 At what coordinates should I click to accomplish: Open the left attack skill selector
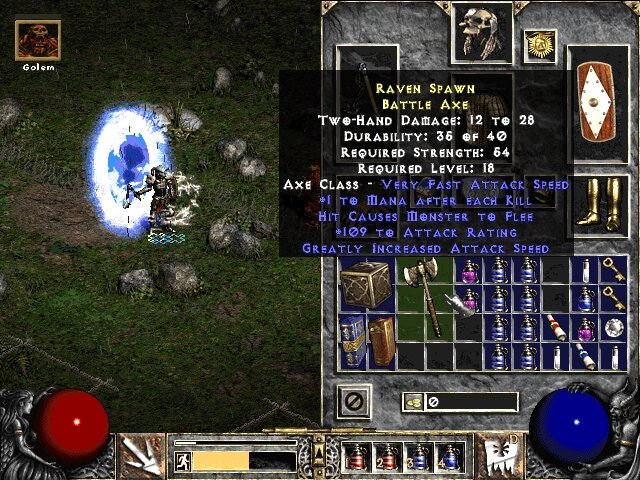(x=142, y=454)
